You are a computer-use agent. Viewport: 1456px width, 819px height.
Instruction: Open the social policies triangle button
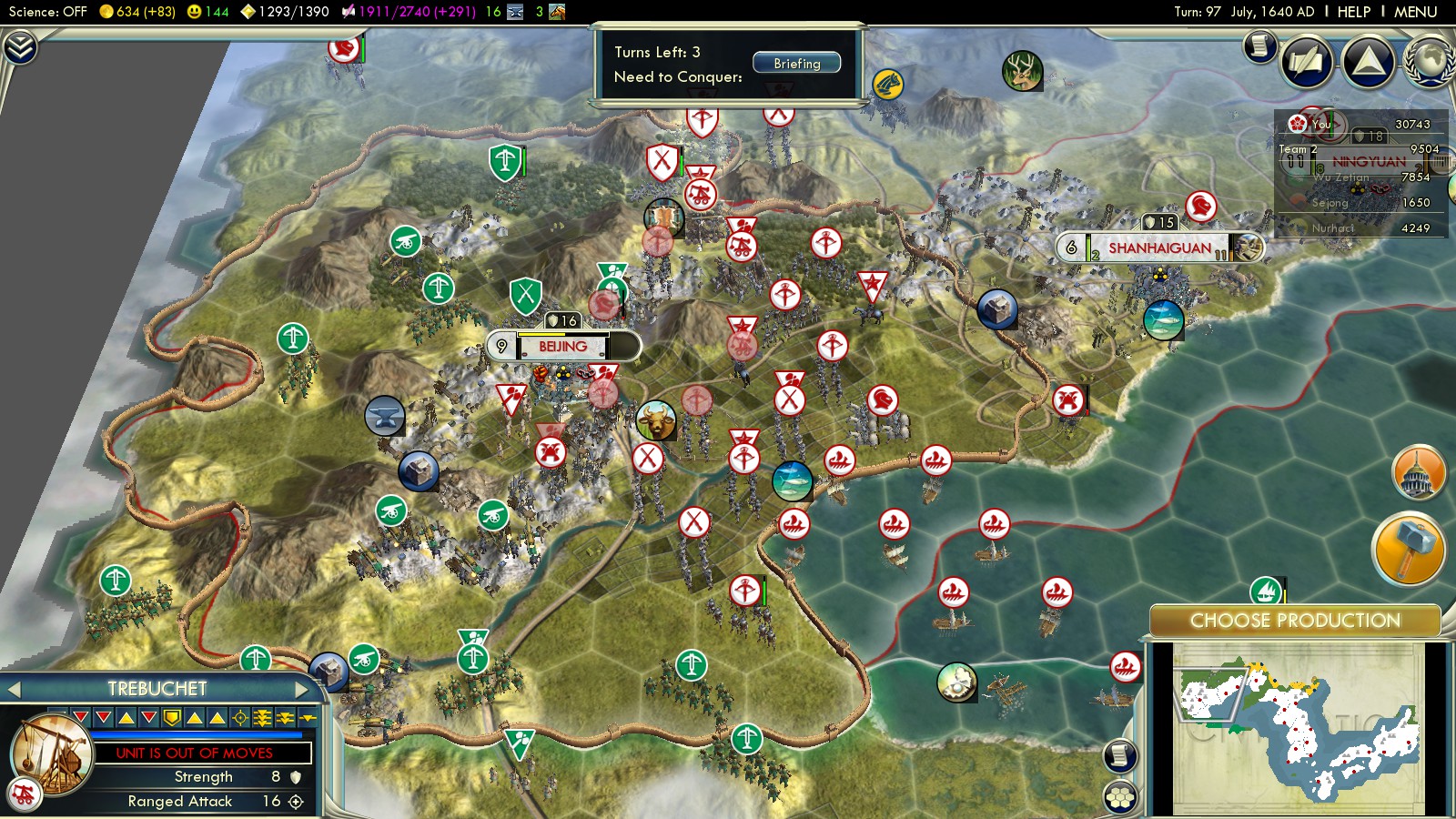pos(1368,62)
